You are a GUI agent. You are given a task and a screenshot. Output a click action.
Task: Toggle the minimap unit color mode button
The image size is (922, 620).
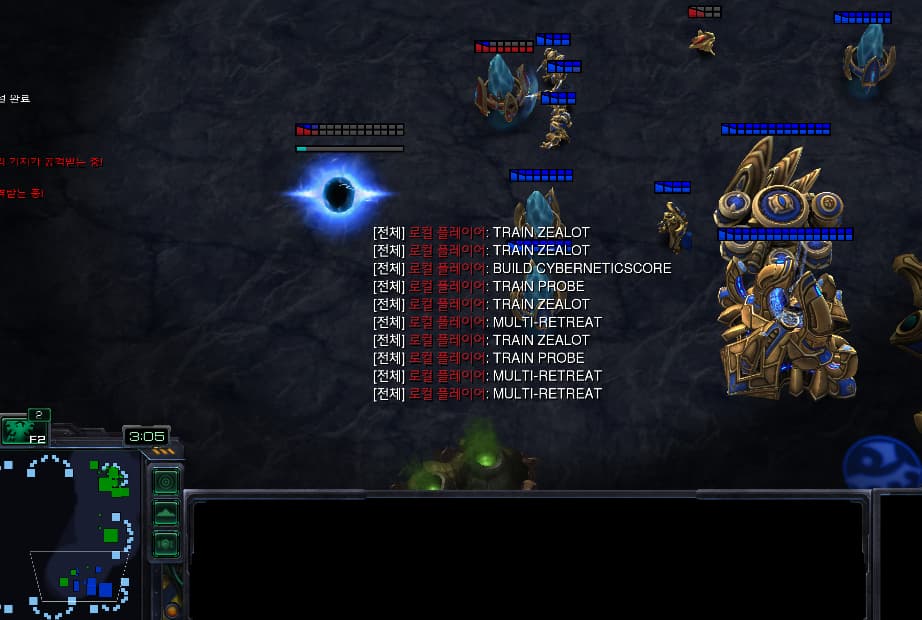[166, 544]
